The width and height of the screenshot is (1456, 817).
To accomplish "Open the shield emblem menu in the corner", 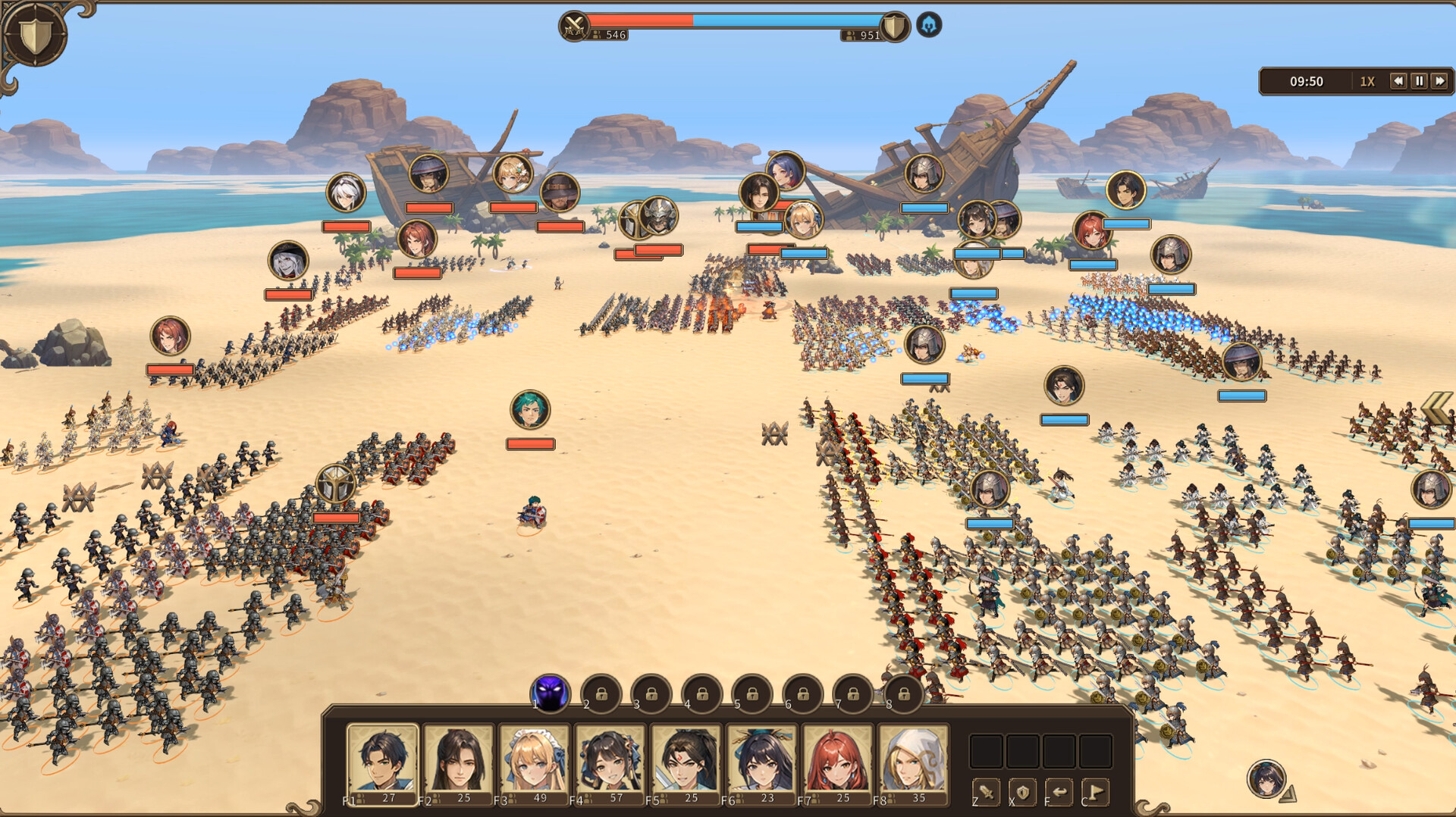I will click(35, 34).
